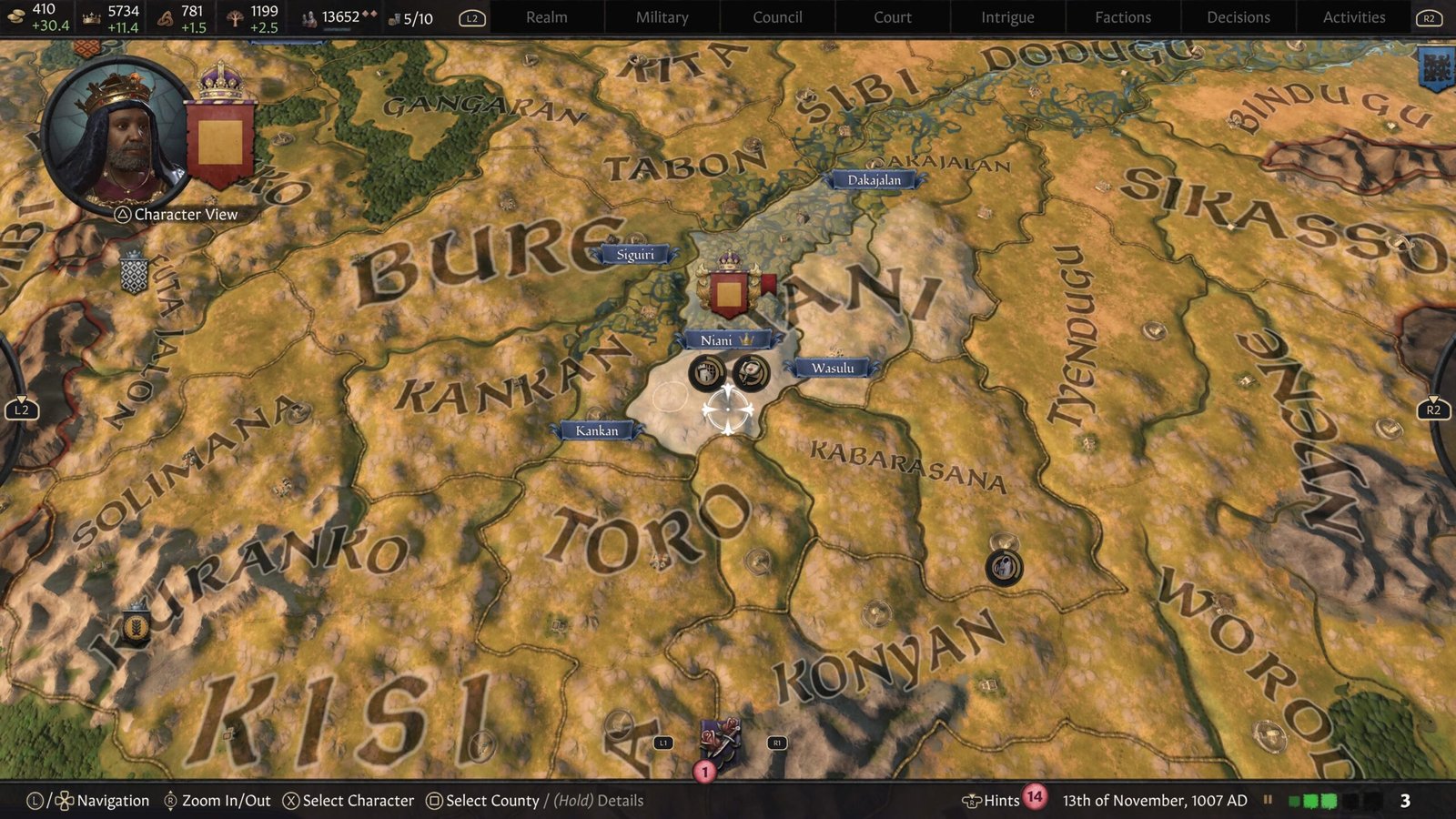The height and width of the screenshot is (819, 1456).
Task: Open the red and gold realm banner
Action: pyautogui.click(x=221, y=136)
